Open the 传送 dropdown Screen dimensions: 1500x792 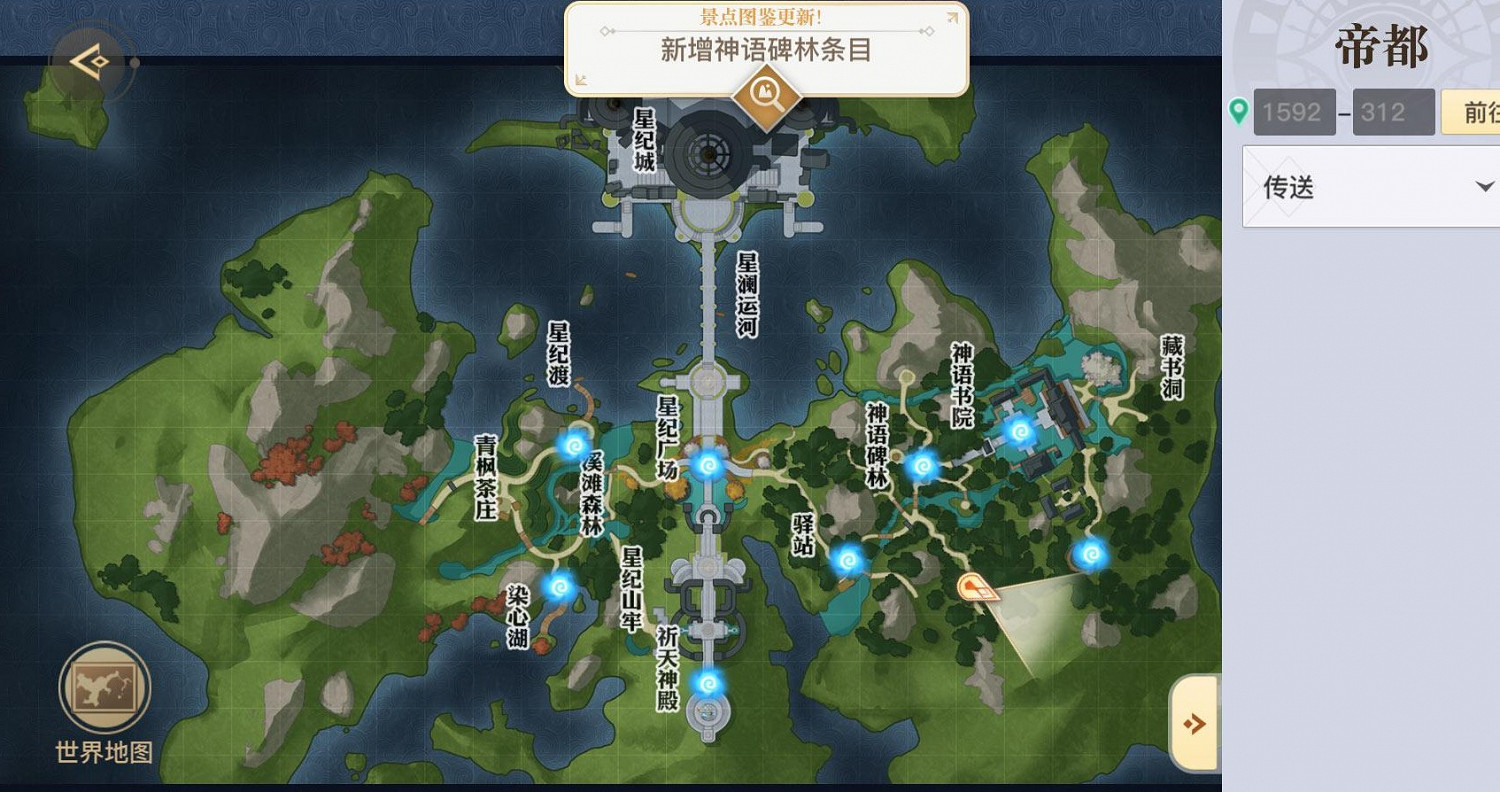click(1368, 187)
